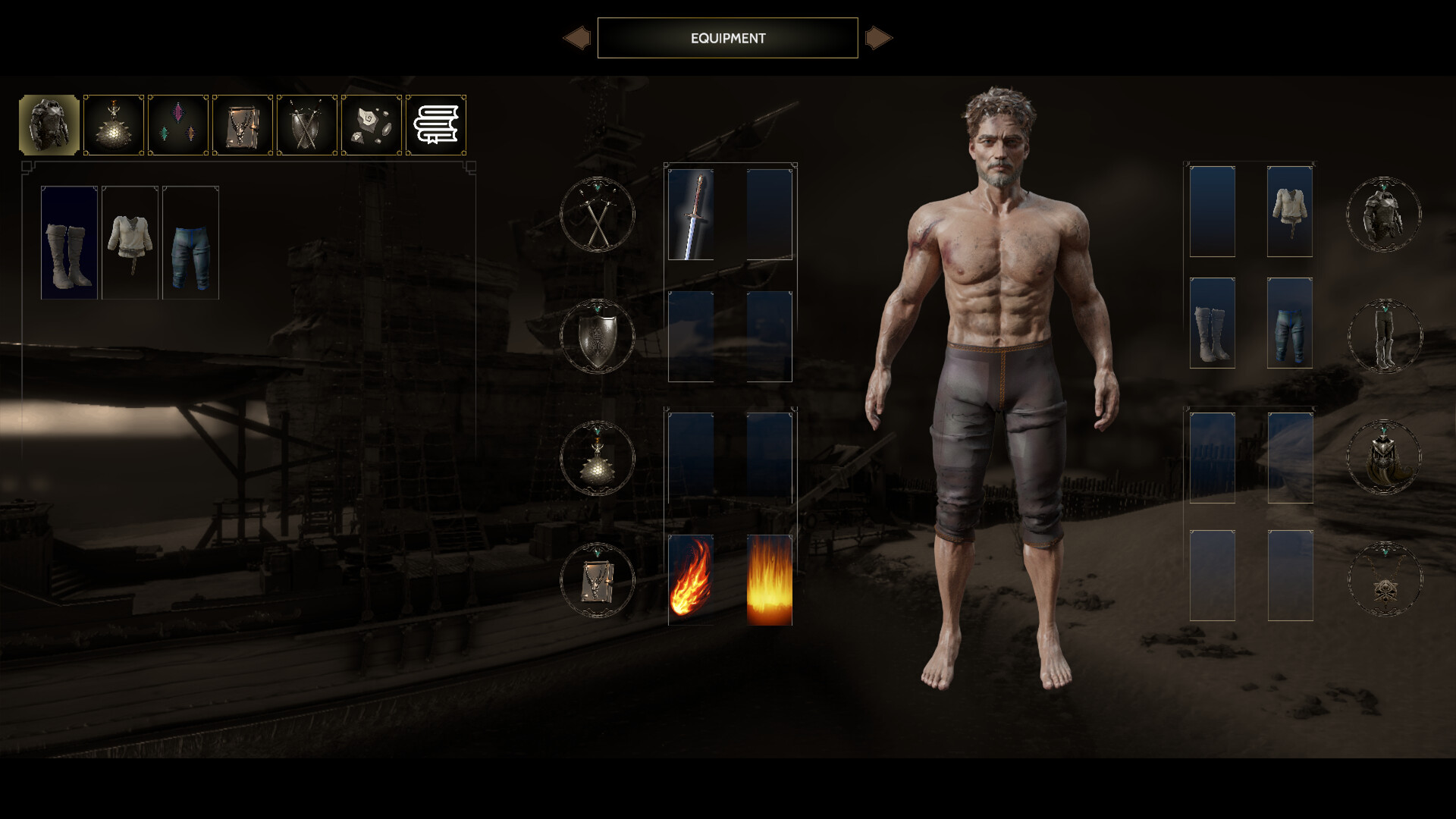Open the amulet group icon
The width and height of the screenshot is (1456, 819).
tap(1385, 580)
